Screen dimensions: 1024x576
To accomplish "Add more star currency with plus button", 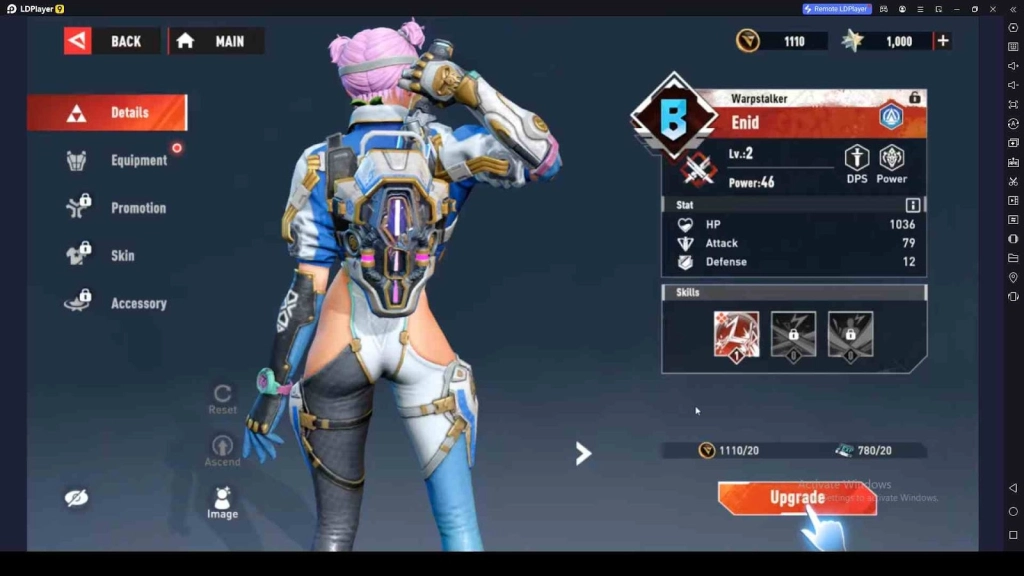I will coord(942,41).
